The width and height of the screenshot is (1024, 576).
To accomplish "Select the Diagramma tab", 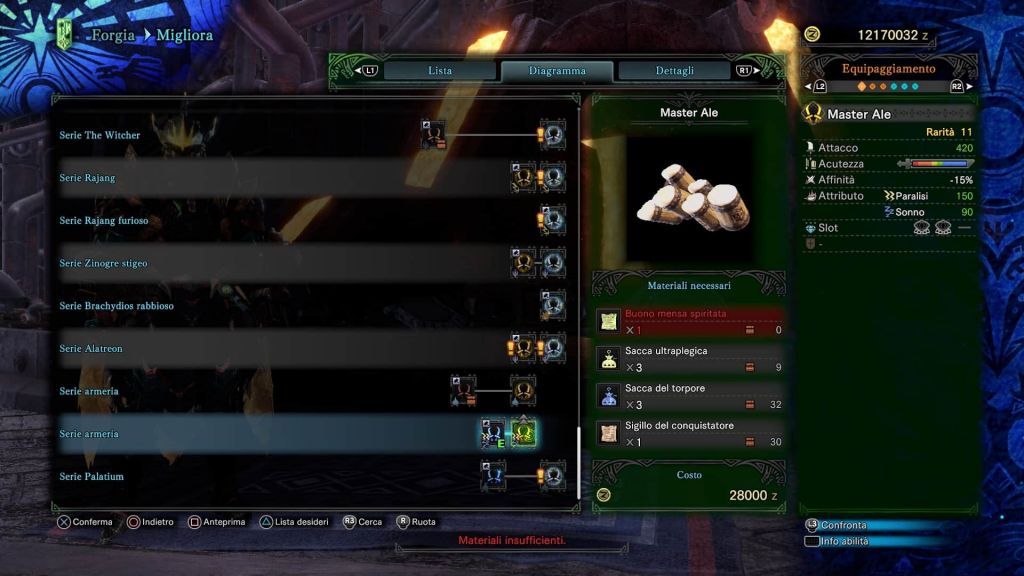I will [x=557, y=71].
